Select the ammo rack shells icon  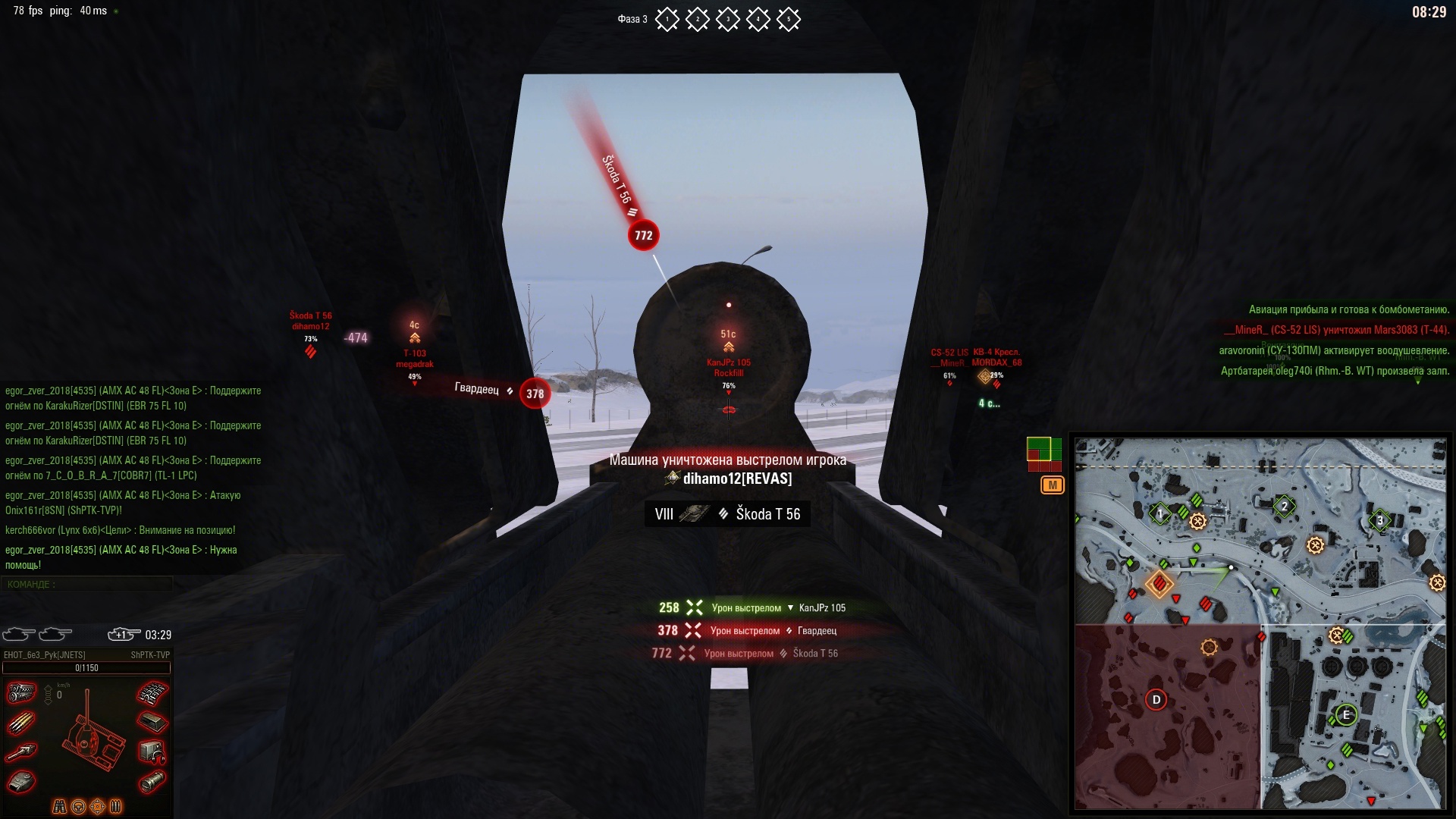[21, 723]
